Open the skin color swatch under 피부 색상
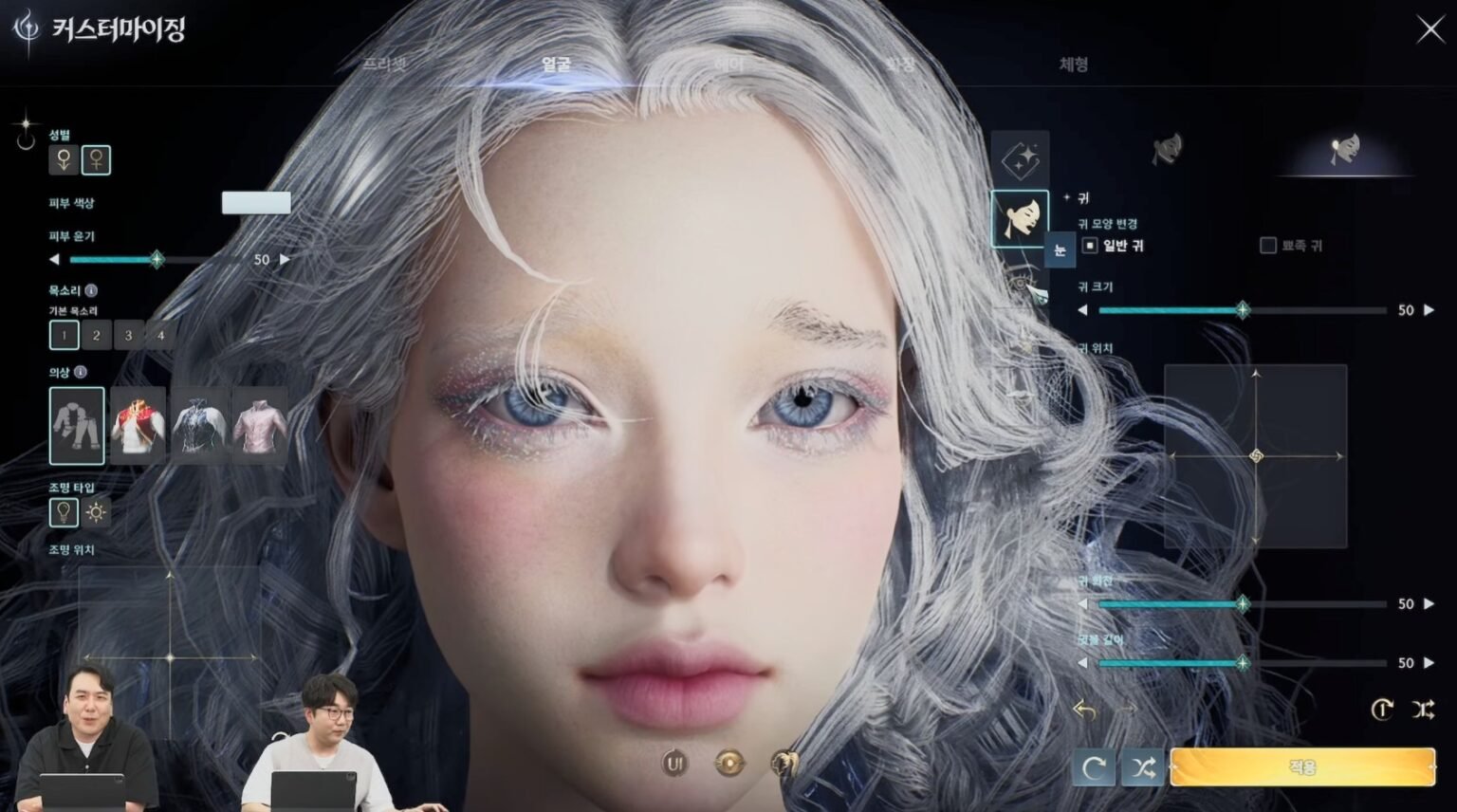Screen dimensions: 1457x812 (x=256, y=203)
